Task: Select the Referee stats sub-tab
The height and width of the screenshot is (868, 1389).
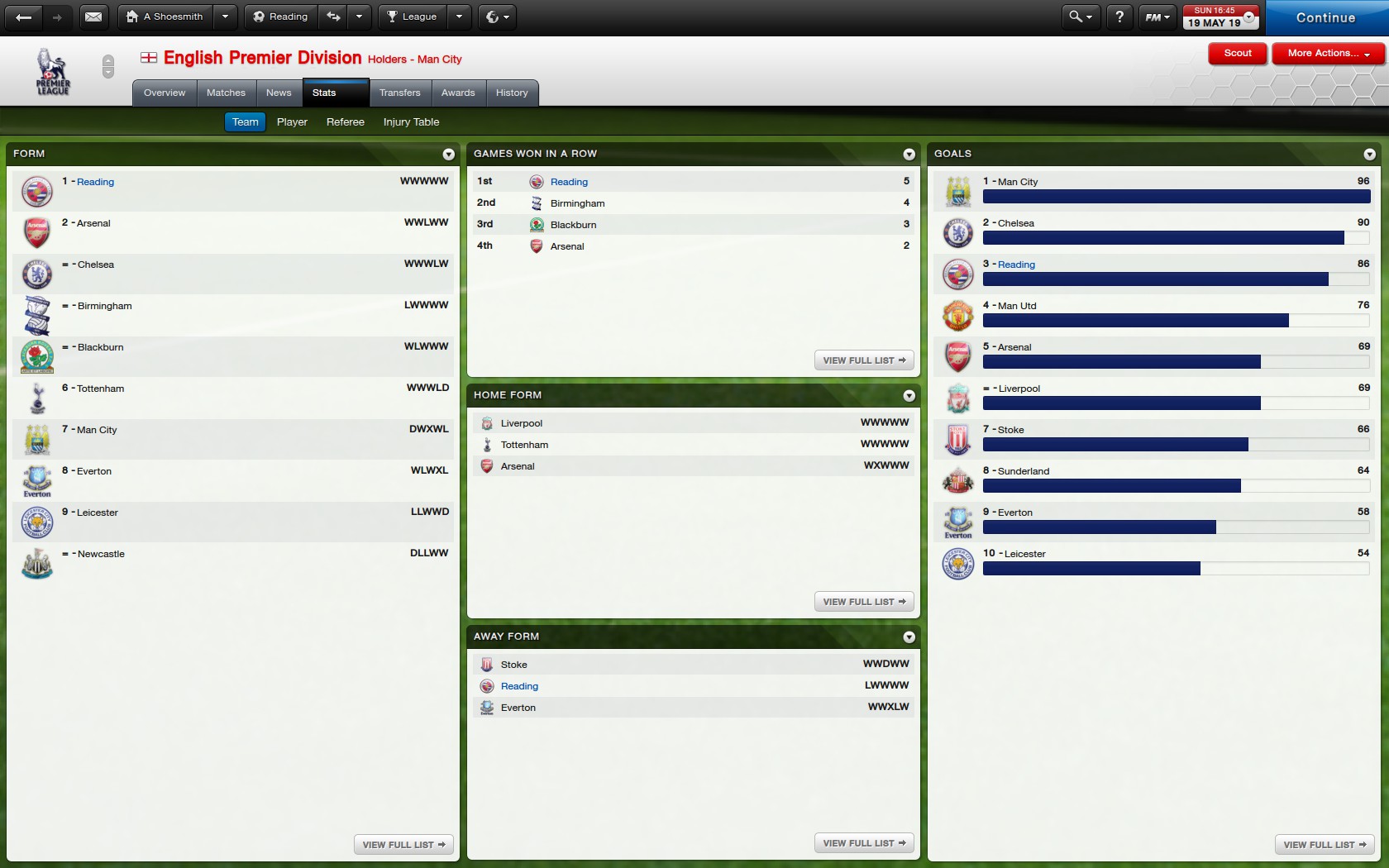Action: pos(345,122)
